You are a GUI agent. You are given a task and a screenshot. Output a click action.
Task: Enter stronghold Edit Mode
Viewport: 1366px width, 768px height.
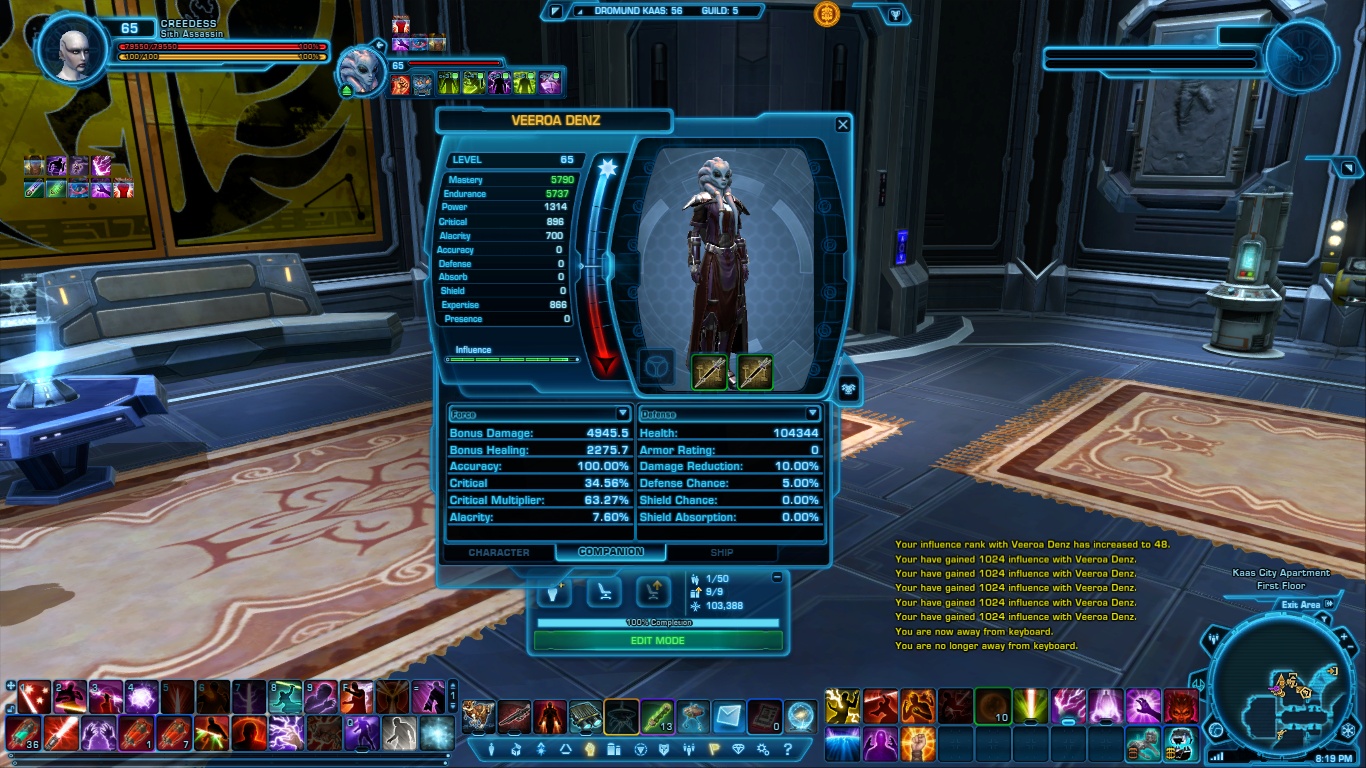coord(658,641)
